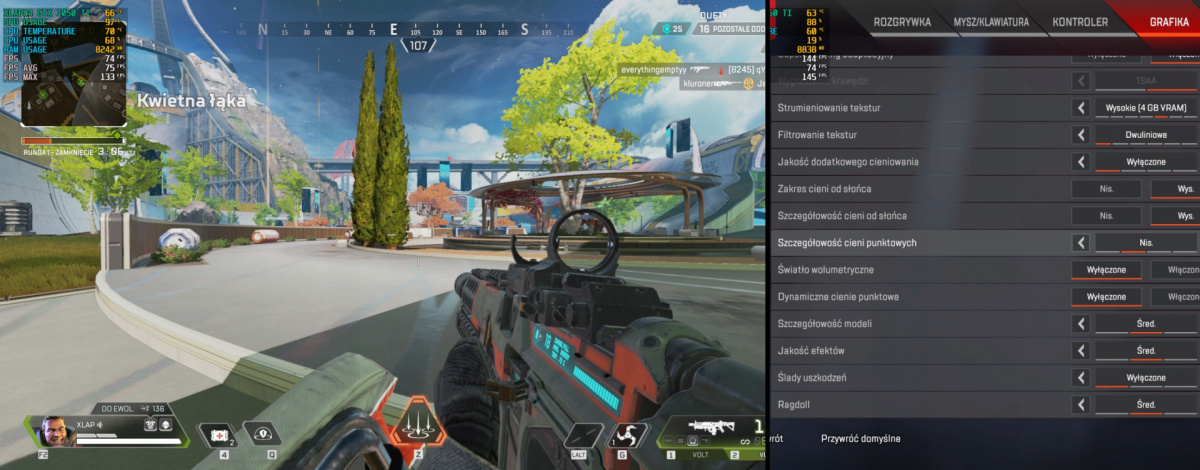
Task: Choose Nis. for Szczegółowość cieni od słońca
Action: click(x=1106, y=215)
